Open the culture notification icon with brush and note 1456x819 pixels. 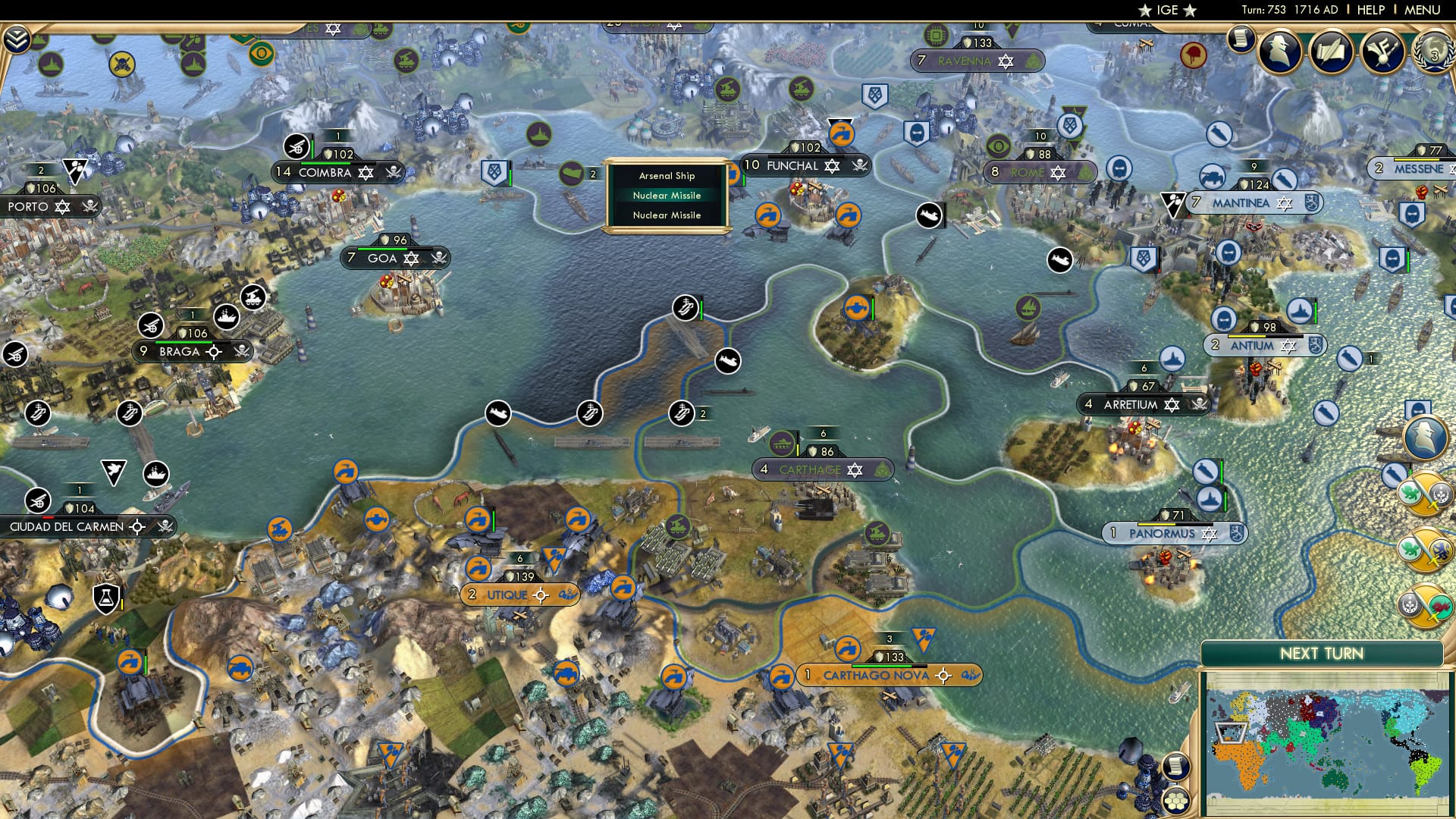[1382, 51]
